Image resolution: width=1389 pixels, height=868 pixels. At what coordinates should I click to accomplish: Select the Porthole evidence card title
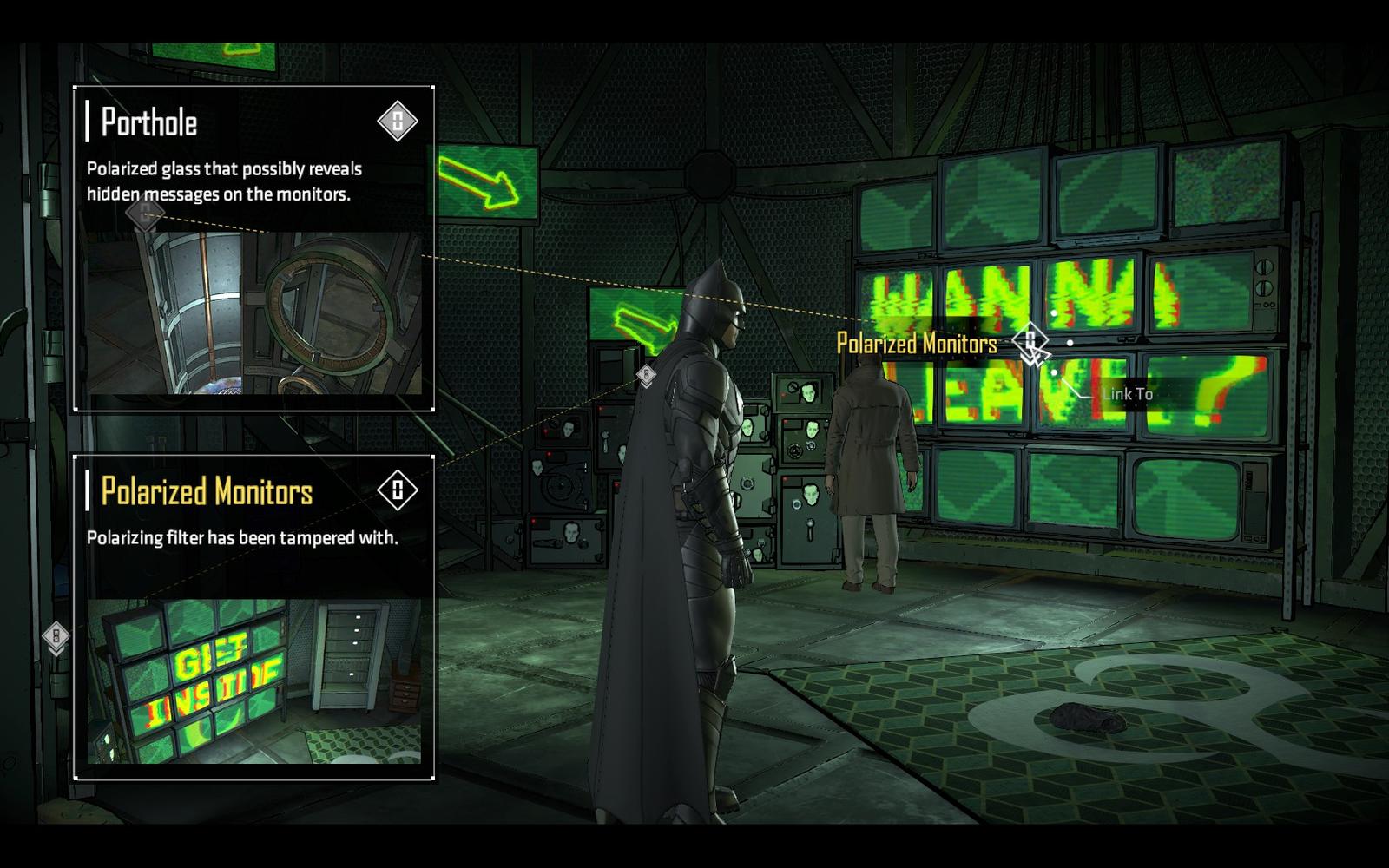pyautogui.click(x=149, y=122)
